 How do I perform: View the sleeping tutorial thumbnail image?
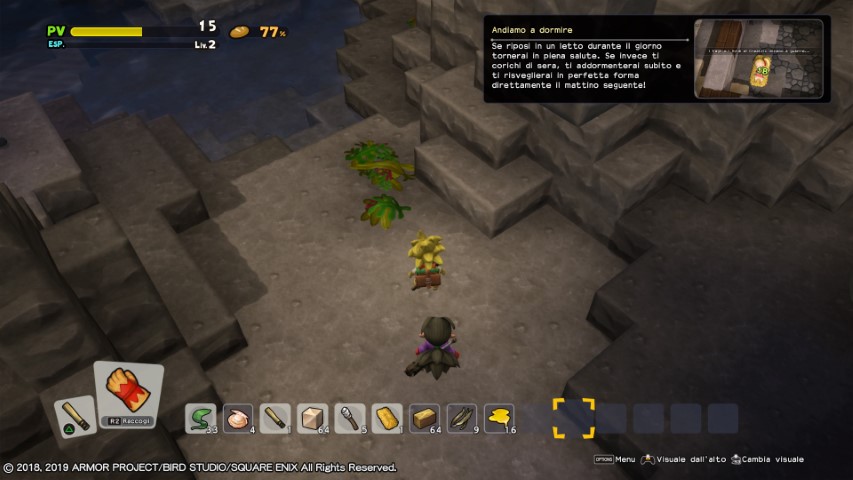(x=758, y=58)
